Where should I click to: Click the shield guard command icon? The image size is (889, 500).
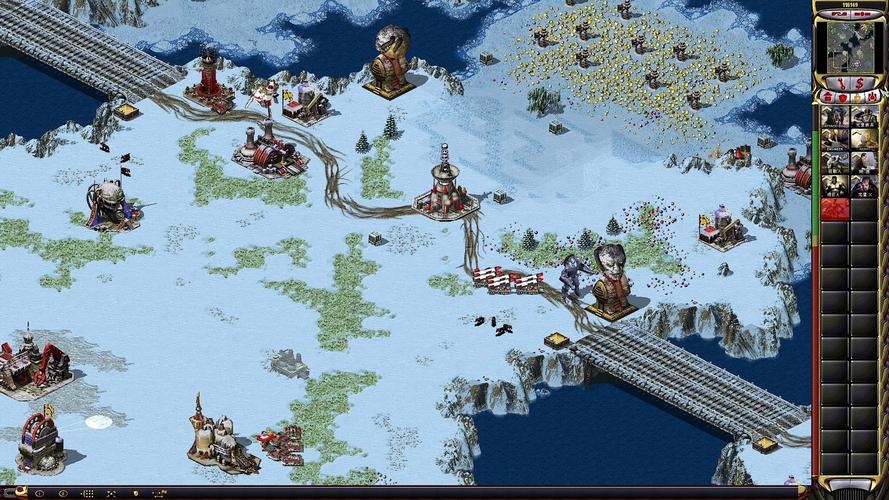[135, 494]
